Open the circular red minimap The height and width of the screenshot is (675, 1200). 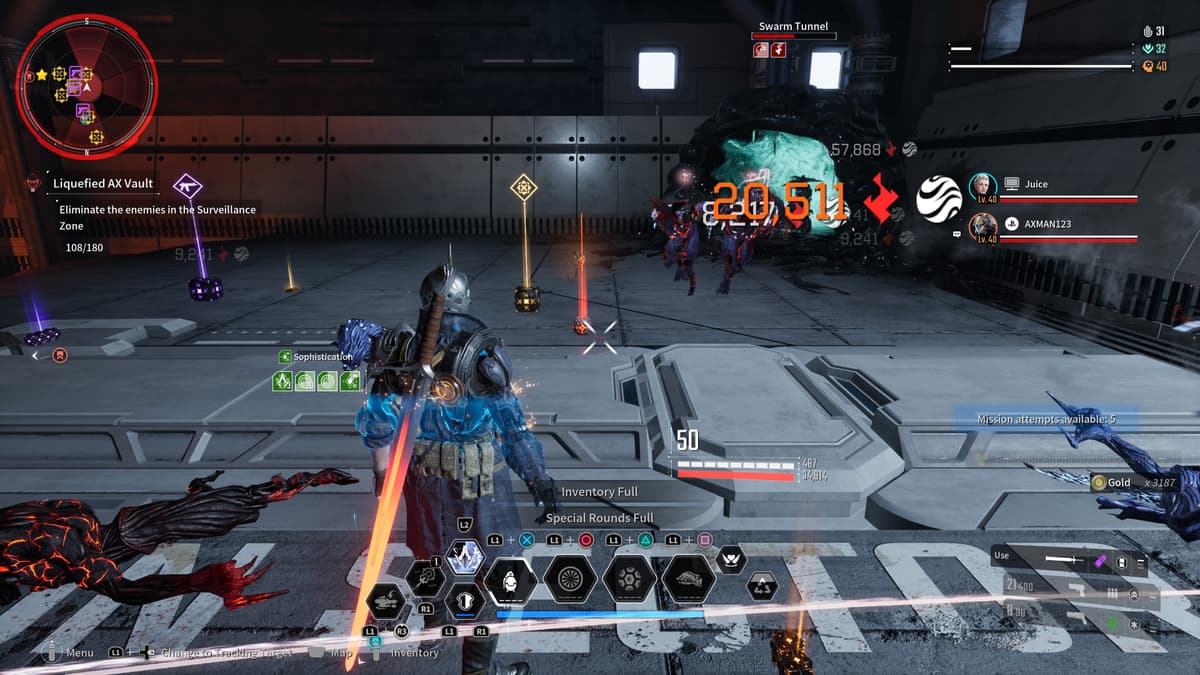tap(86, 86)
